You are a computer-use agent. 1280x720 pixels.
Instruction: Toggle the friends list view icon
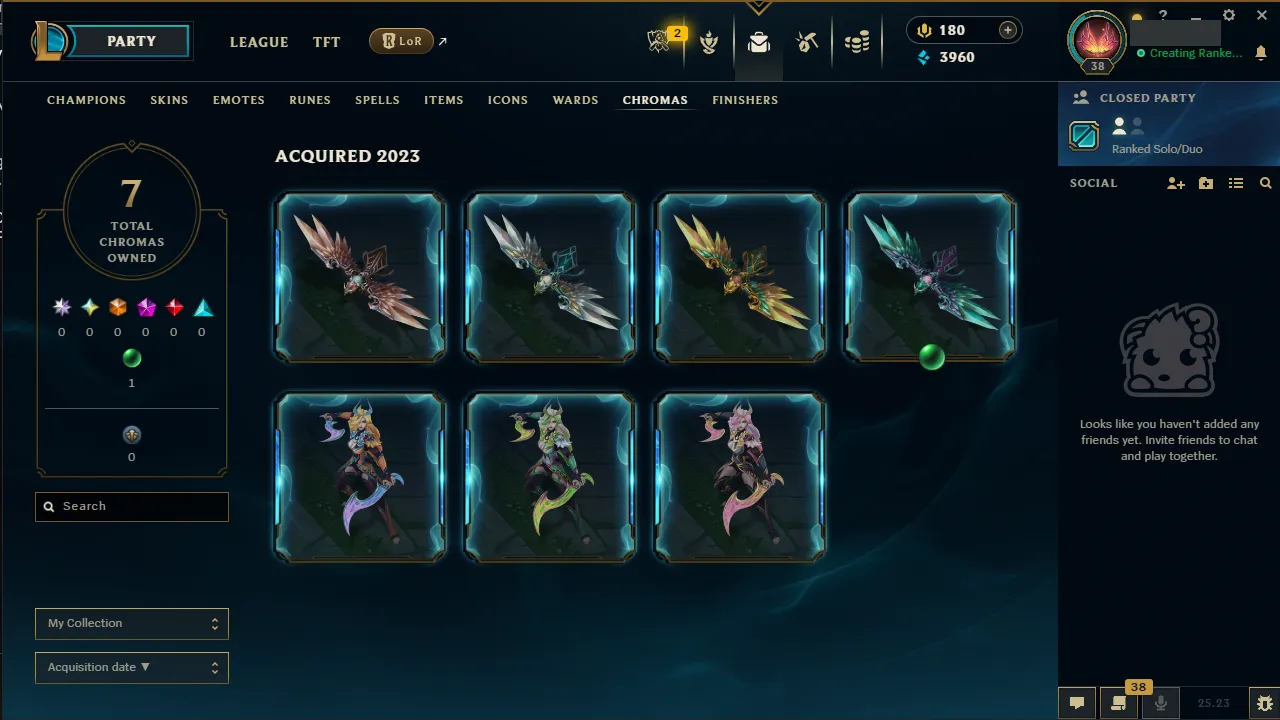pyautogui.click(x=1236, y=184)
